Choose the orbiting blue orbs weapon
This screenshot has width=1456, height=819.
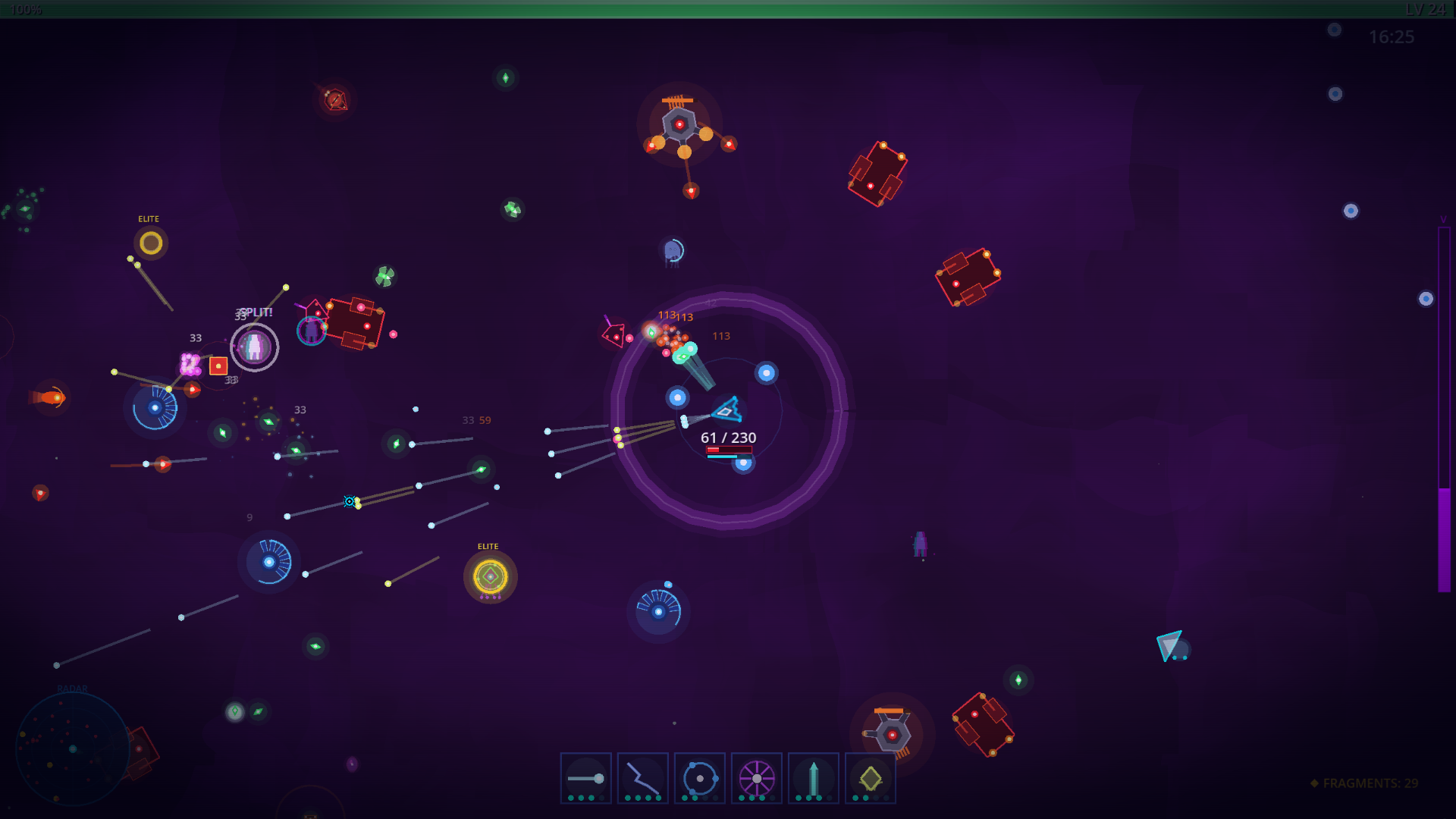699,778
